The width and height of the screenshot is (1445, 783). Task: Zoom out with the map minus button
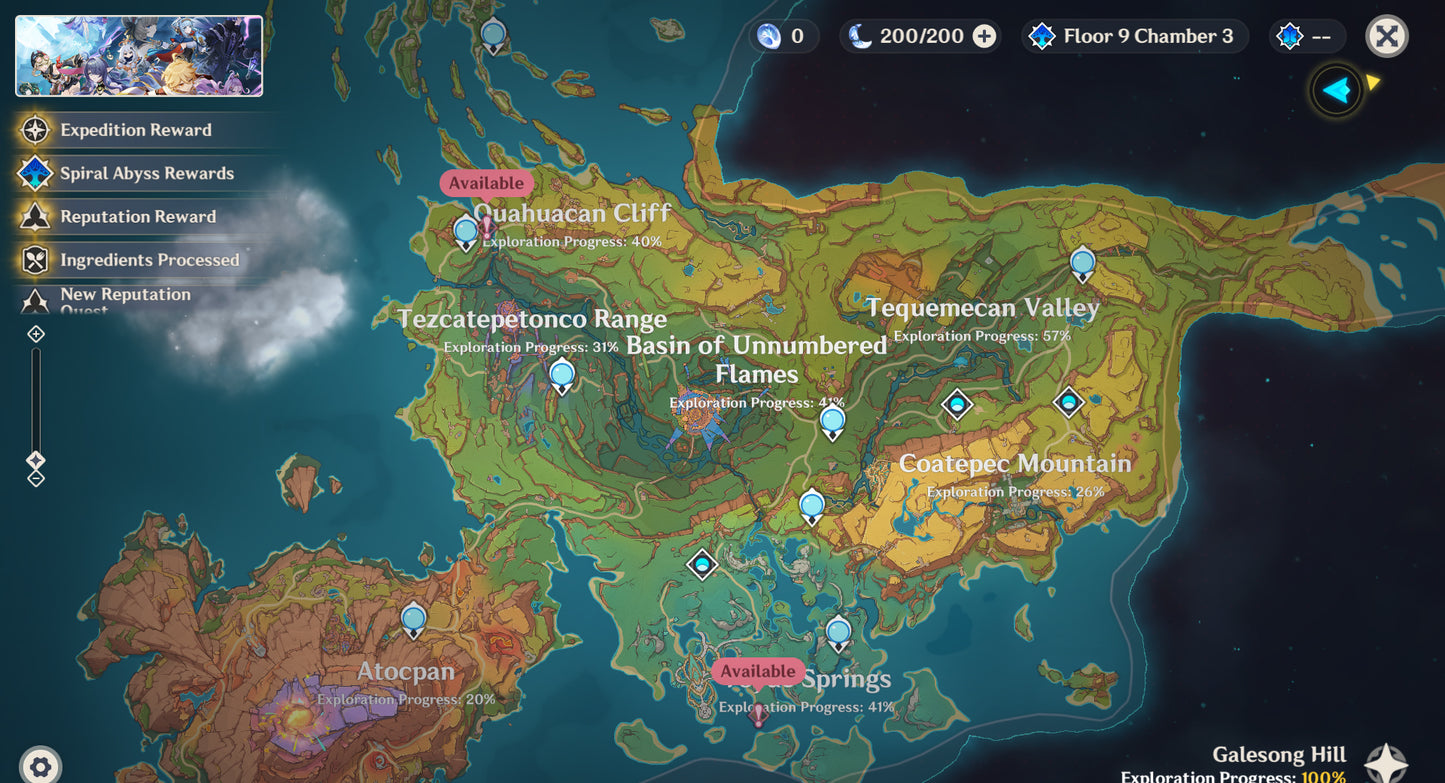coord(36,479)
